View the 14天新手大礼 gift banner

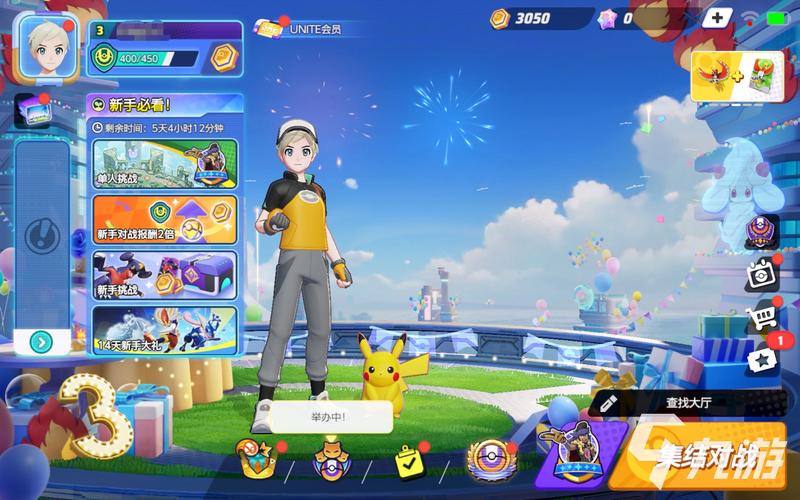(x=165, y=330)
